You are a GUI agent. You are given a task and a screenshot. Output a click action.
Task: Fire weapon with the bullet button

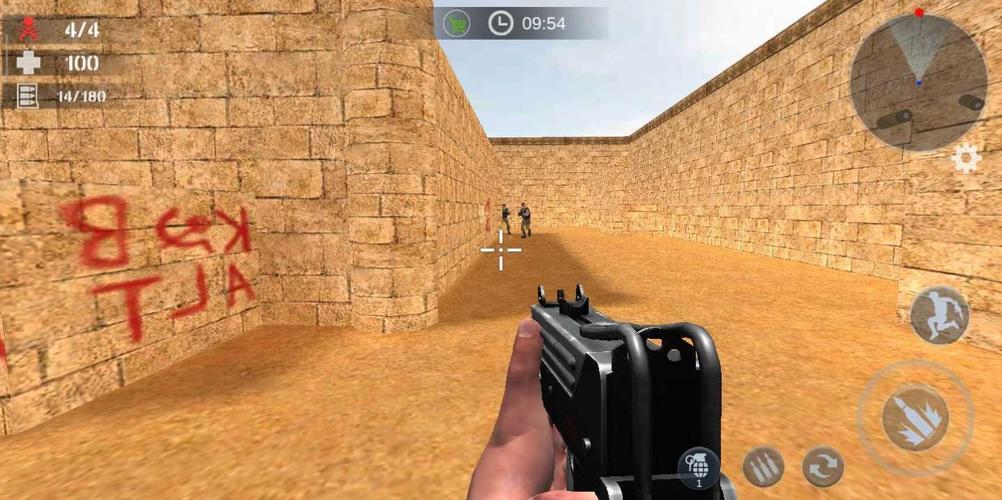(915, 416)
